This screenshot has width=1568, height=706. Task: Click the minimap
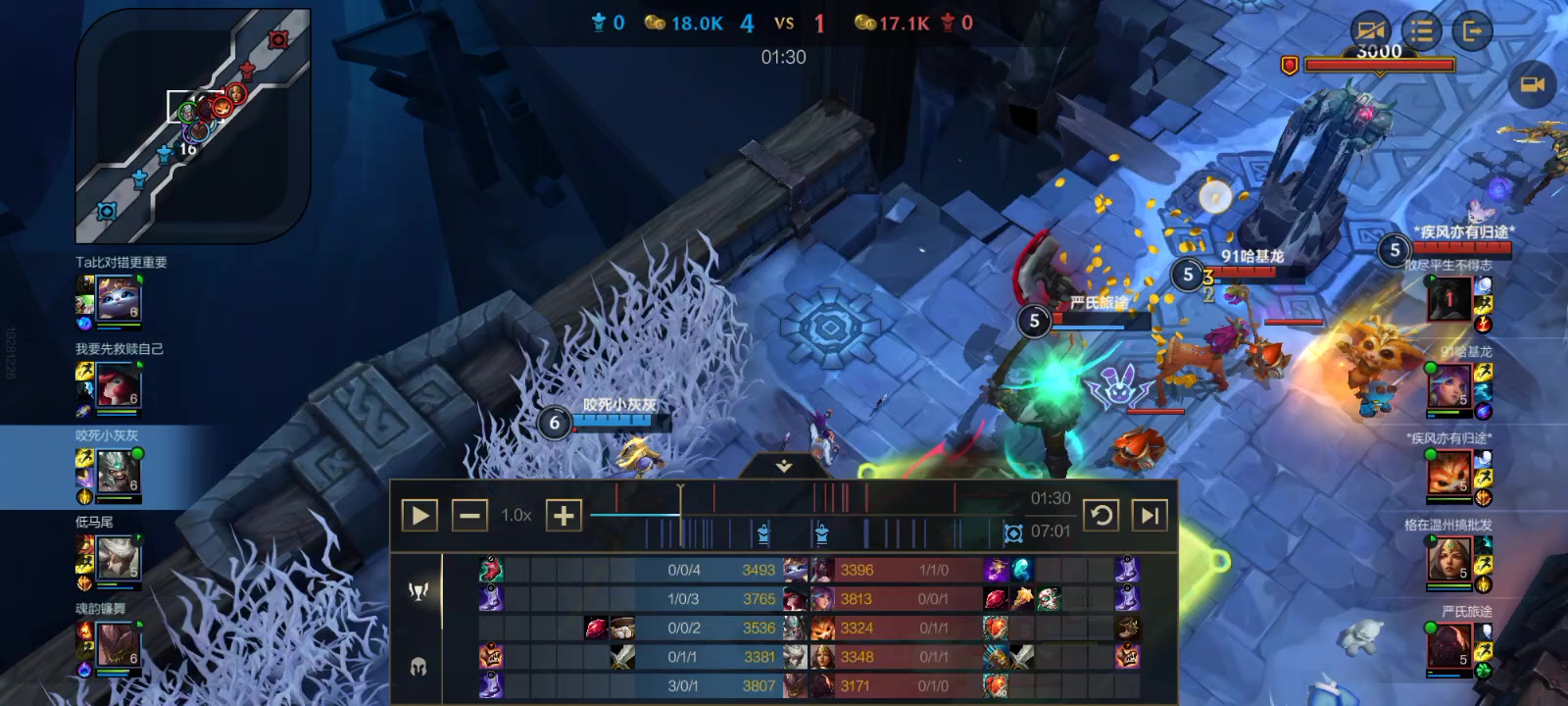tap(193, 127)
